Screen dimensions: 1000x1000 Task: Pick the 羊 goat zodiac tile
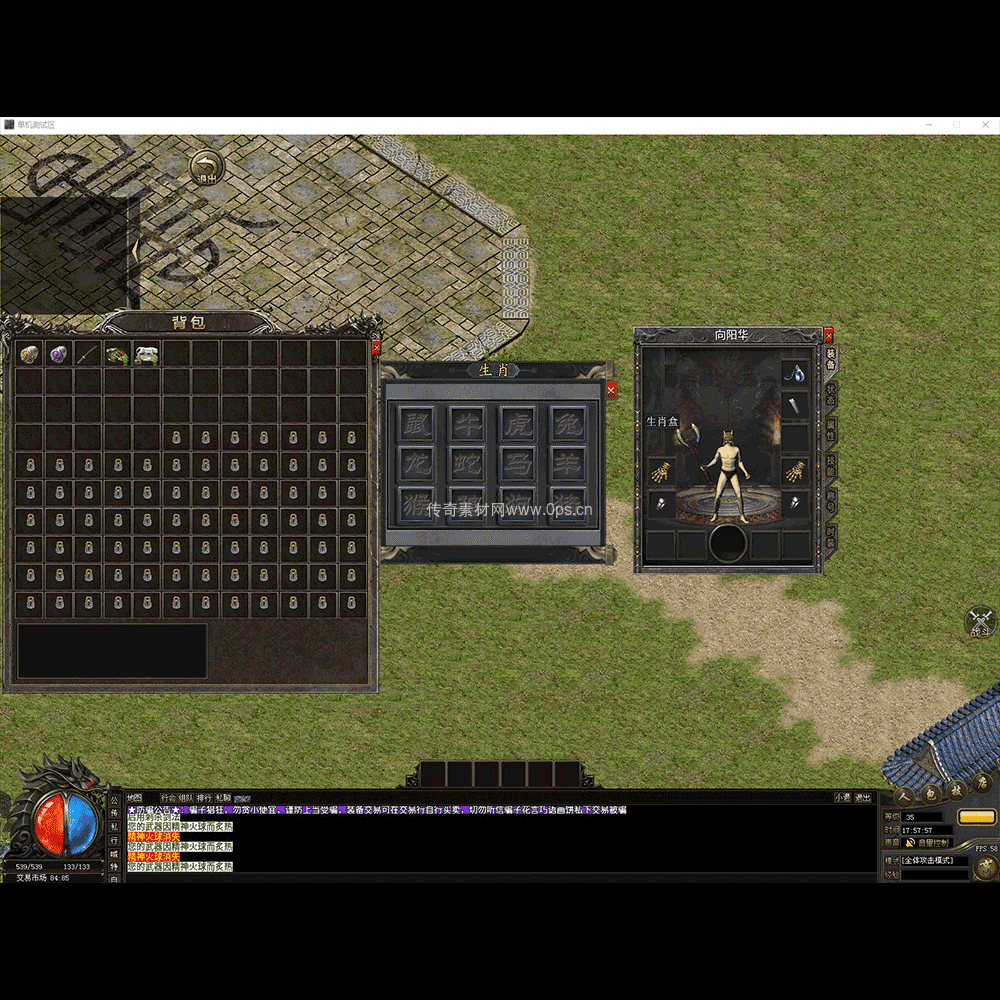[567, 462]
